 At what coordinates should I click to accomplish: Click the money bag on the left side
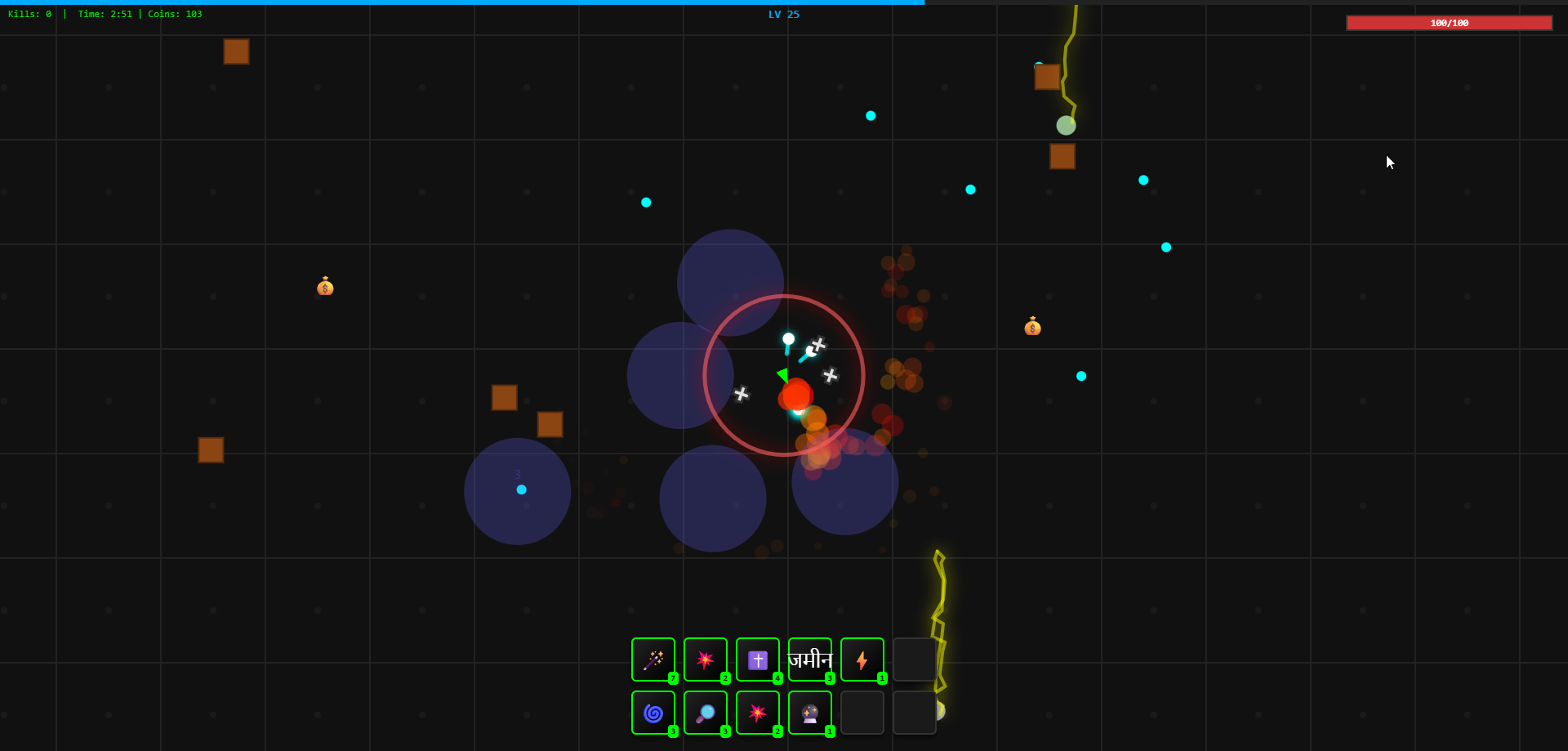tap(326, 286)
